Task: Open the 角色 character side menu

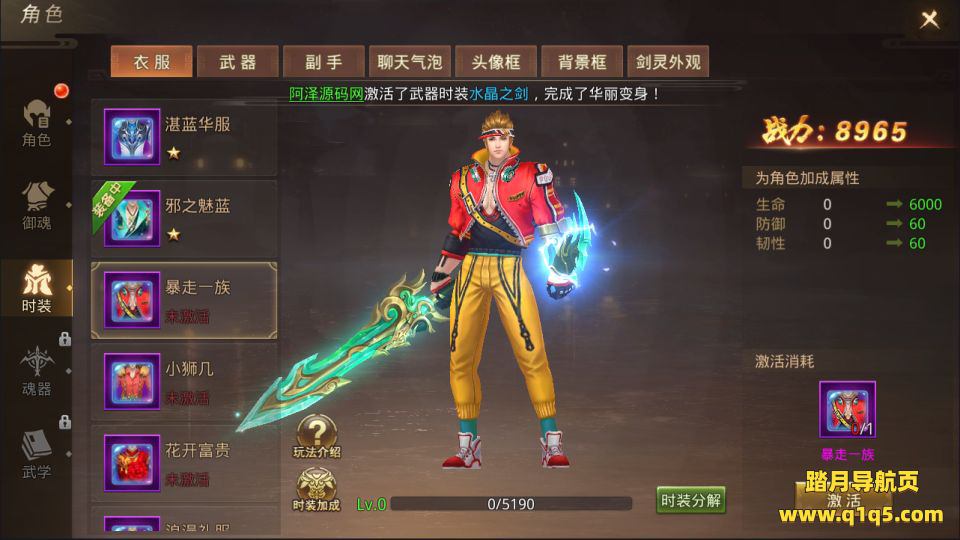Action: (37, 123)
